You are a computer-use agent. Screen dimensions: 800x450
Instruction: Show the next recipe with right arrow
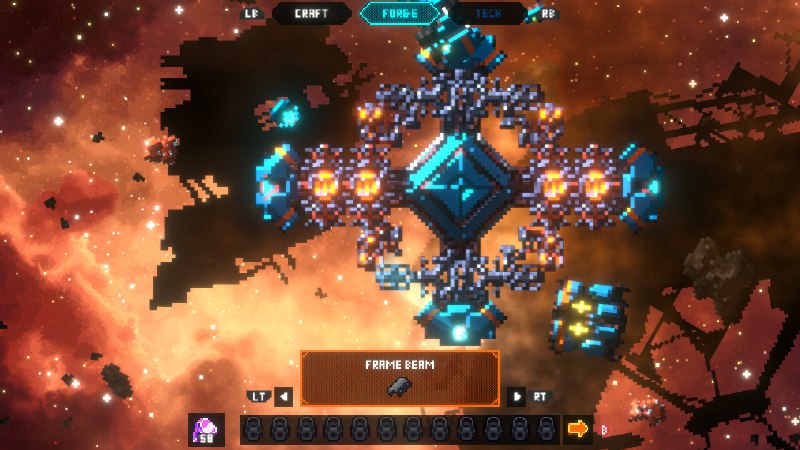click(517, 397)
